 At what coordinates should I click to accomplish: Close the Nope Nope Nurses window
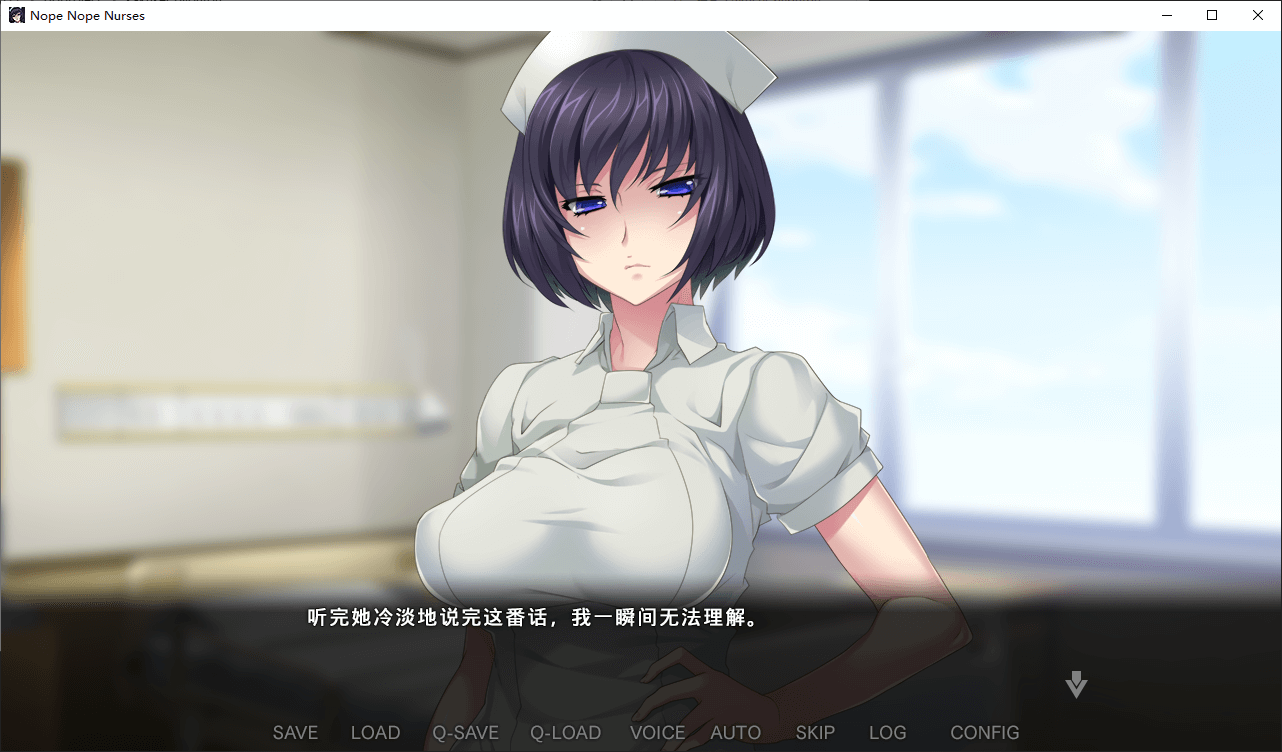point(1258,15)
